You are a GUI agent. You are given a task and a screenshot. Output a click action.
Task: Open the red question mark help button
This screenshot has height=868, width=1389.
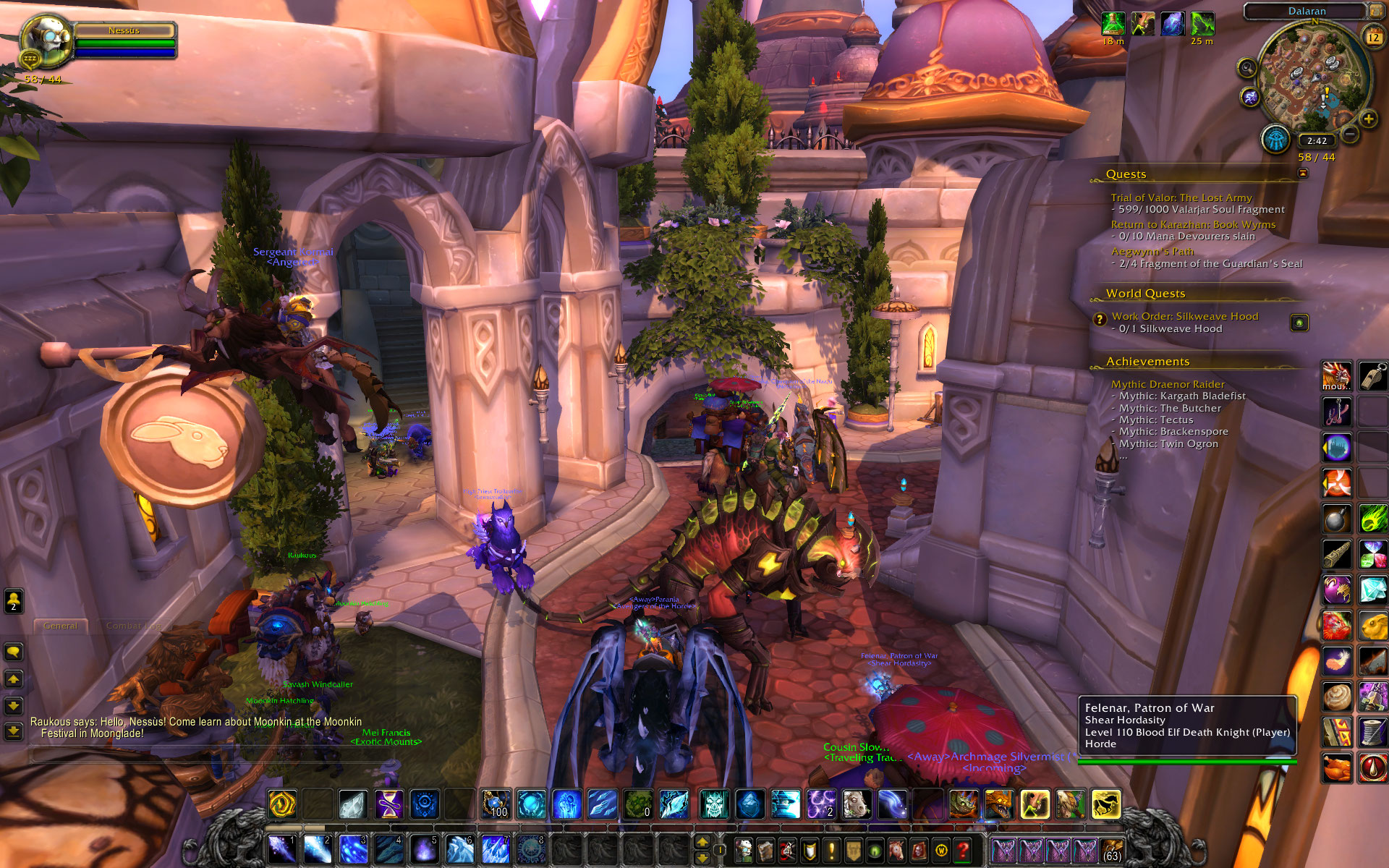click(962, 850)
